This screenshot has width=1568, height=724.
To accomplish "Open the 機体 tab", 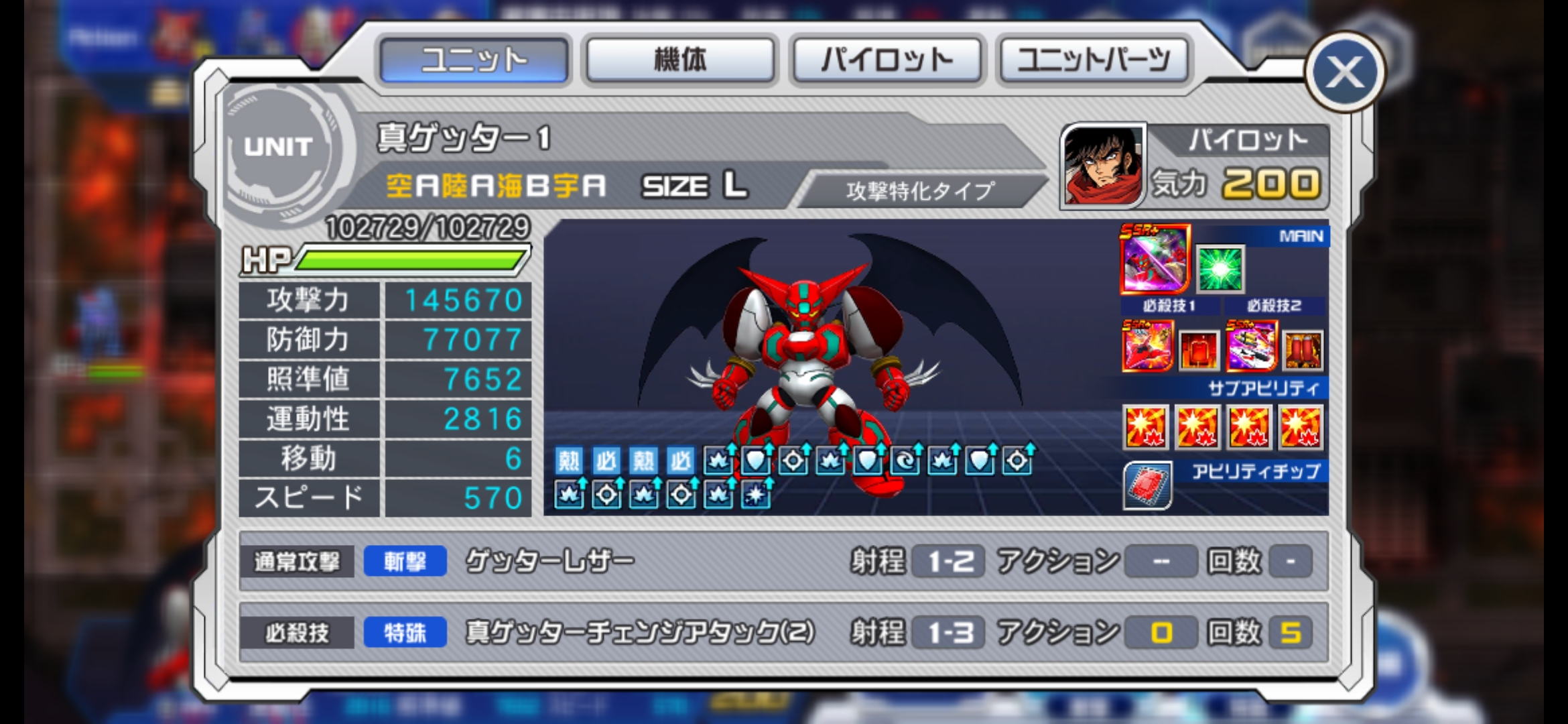I will [680, 60].
